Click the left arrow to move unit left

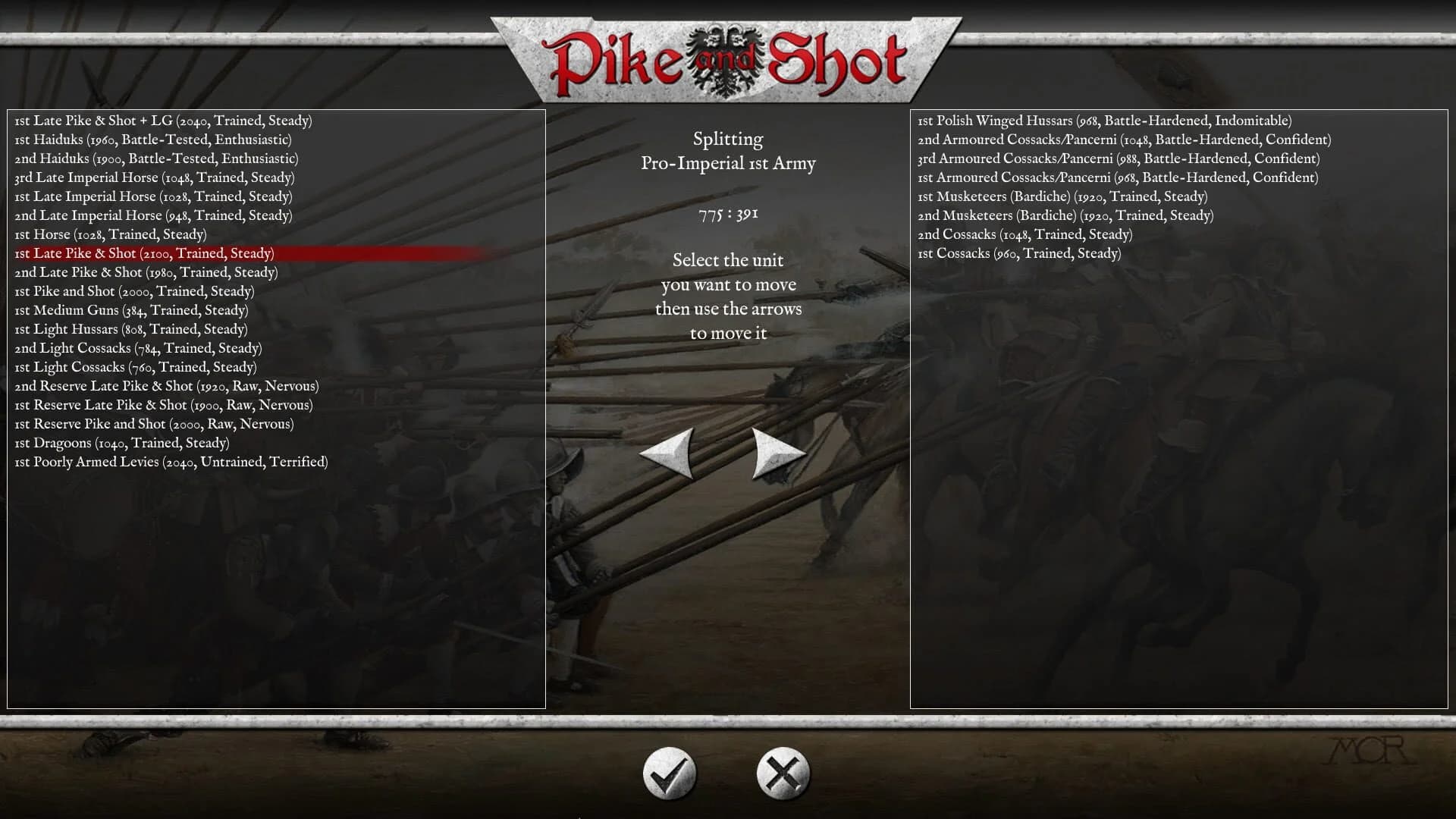(x=667, y=451)
